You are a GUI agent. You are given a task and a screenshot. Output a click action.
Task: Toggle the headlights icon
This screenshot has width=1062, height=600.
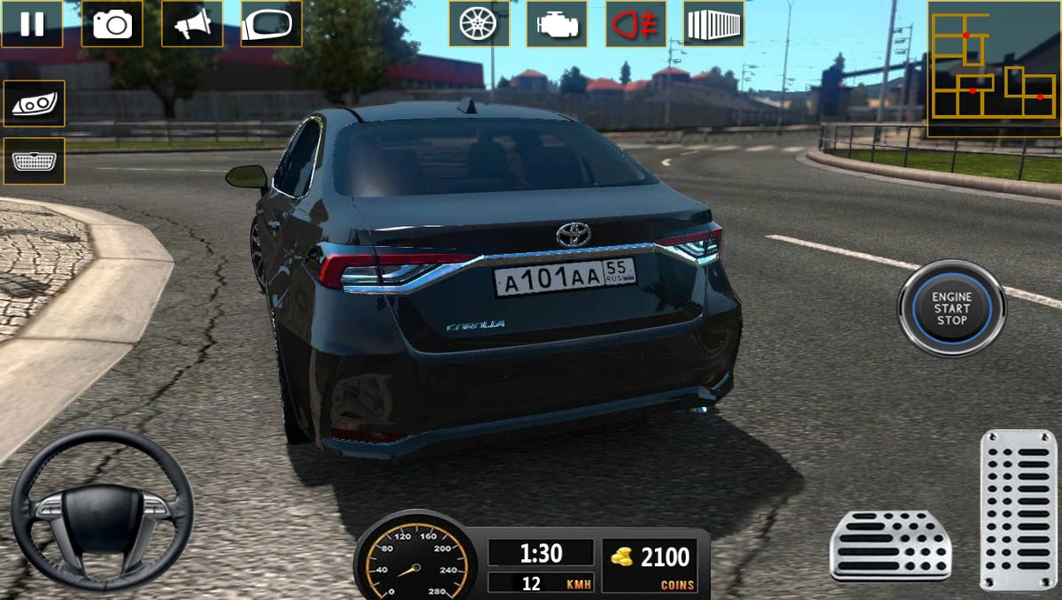(34, 103)
